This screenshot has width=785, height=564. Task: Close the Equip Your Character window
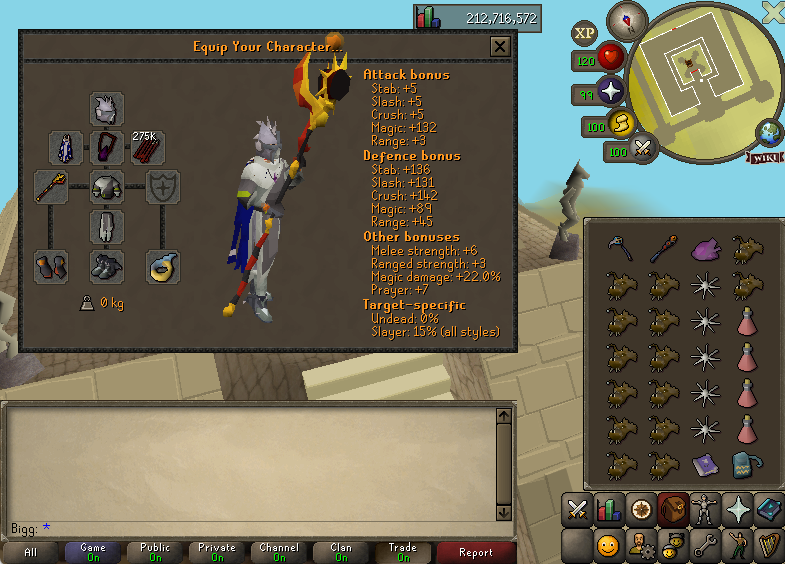pyautogui.click(x=500, y=46)
